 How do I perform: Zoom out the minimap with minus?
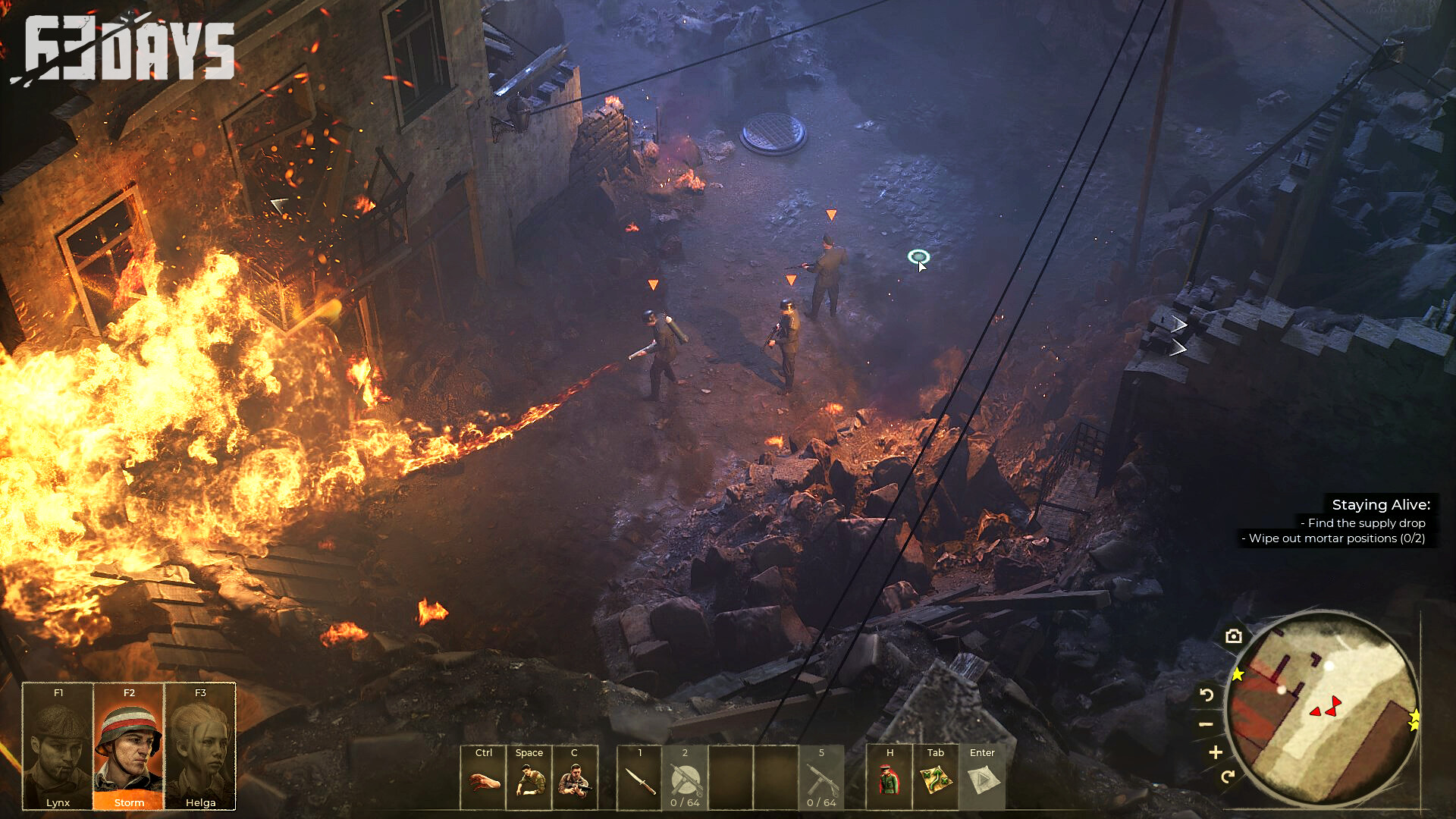1206,724
